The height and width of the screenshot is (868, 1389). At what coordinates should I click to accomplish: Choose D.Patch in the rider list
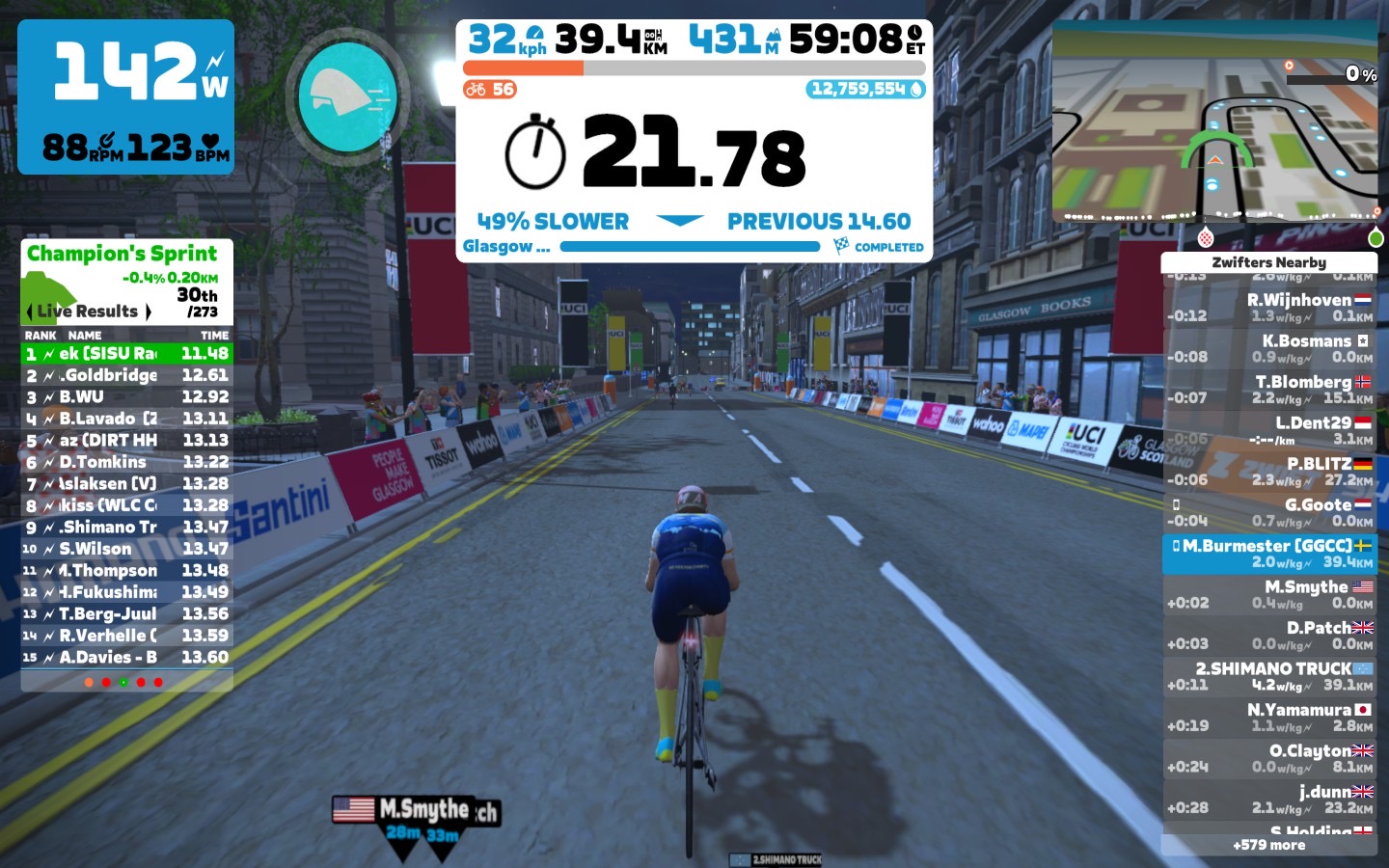(1269, 635)
